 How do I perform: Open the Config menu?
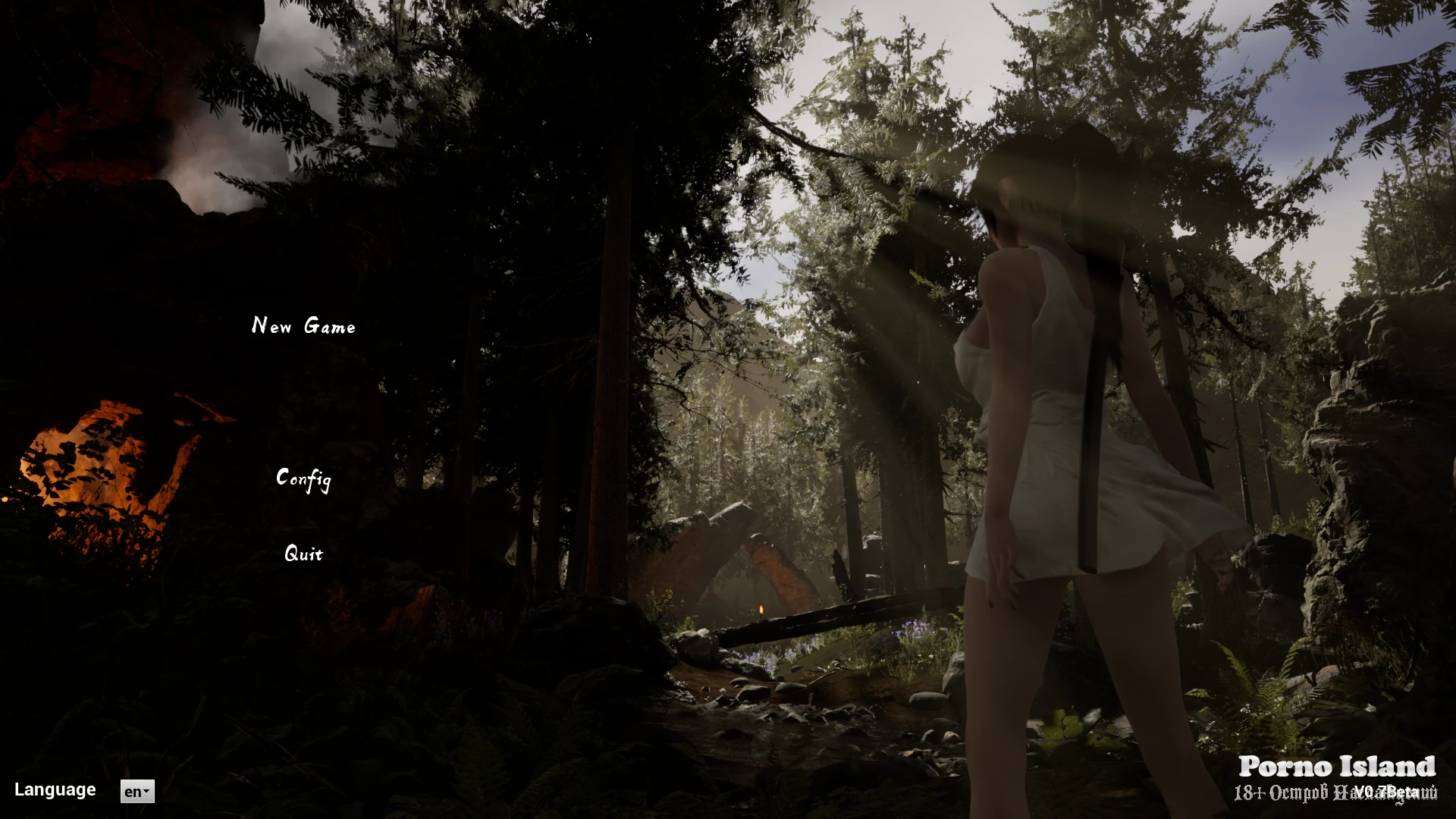tap(303, 479)
